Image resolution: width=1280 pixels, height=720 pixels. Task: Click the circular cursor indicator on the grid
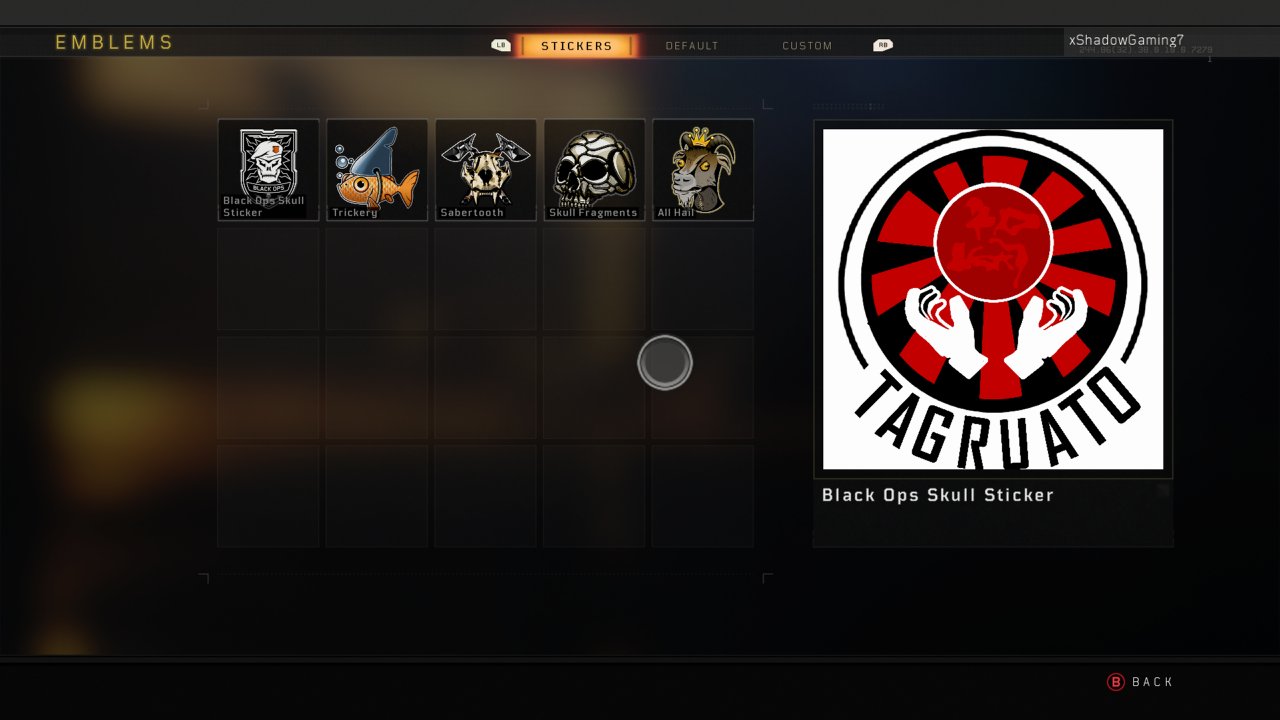point(664,361)
